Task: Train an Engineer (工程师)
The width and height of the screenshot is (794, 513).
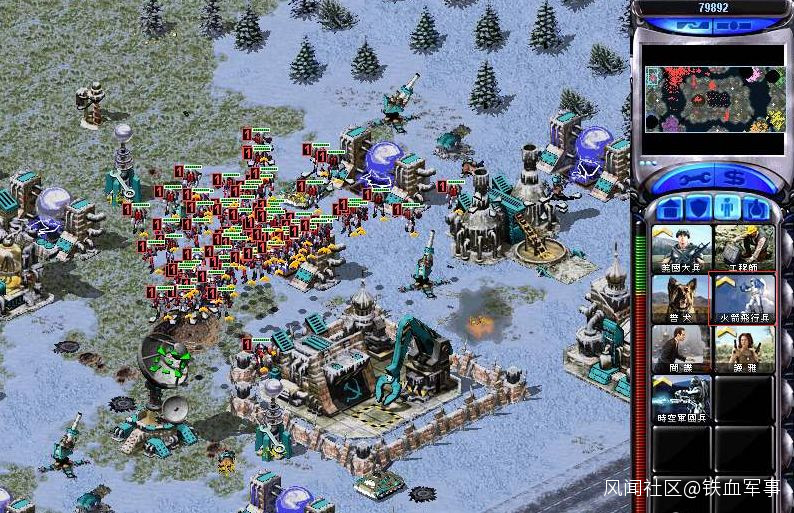Action: point(744,248)
